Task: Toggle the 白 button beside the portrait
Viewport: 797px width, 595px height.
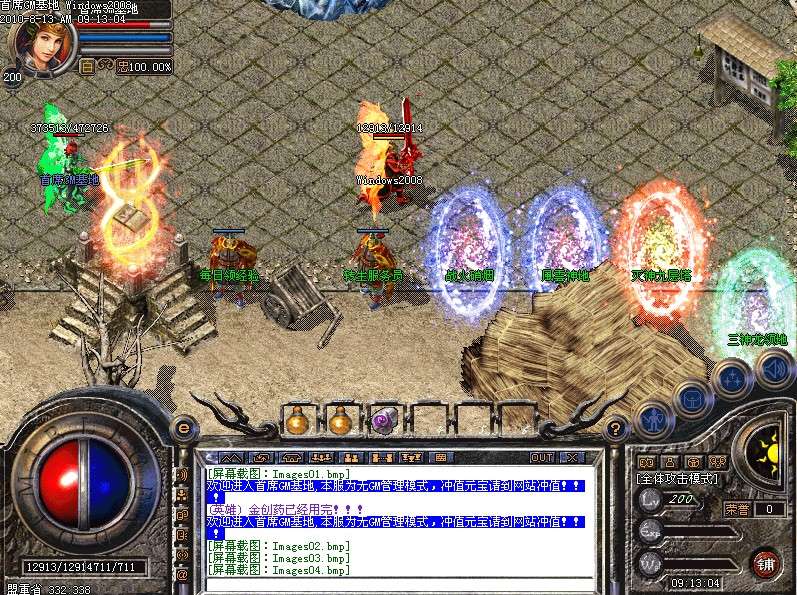Action: click(87, 66)
